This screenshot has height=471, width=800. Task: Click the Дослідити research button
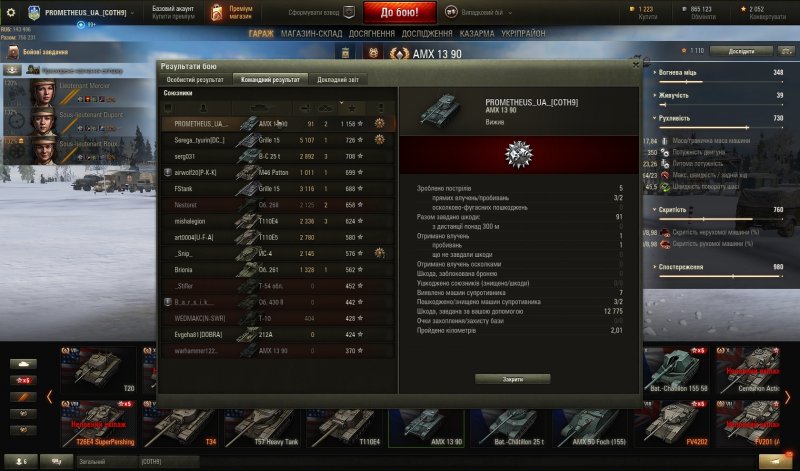point(749,50)
